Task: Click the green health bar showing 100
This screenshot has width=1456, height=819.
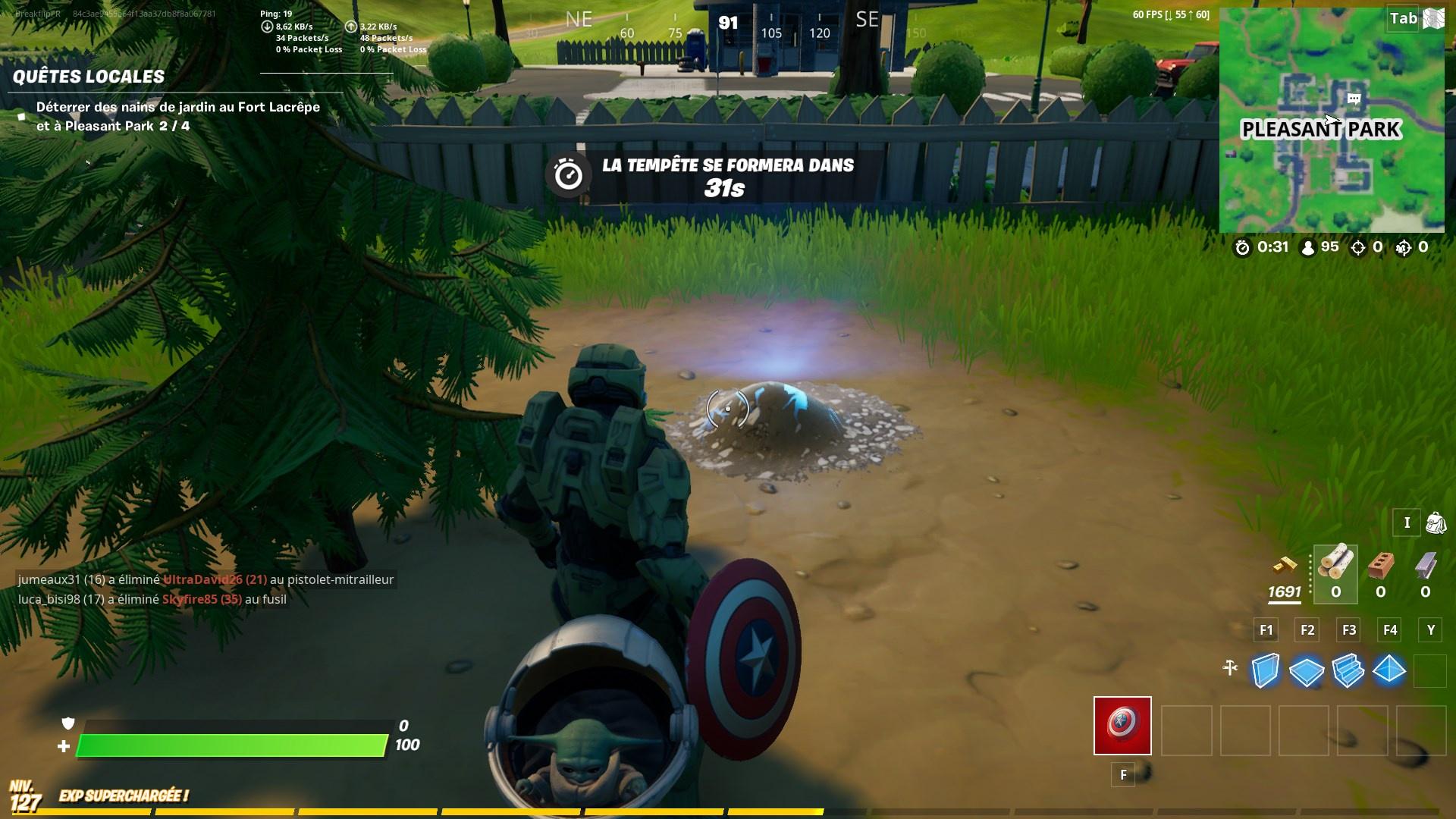Action: [227, 745]
